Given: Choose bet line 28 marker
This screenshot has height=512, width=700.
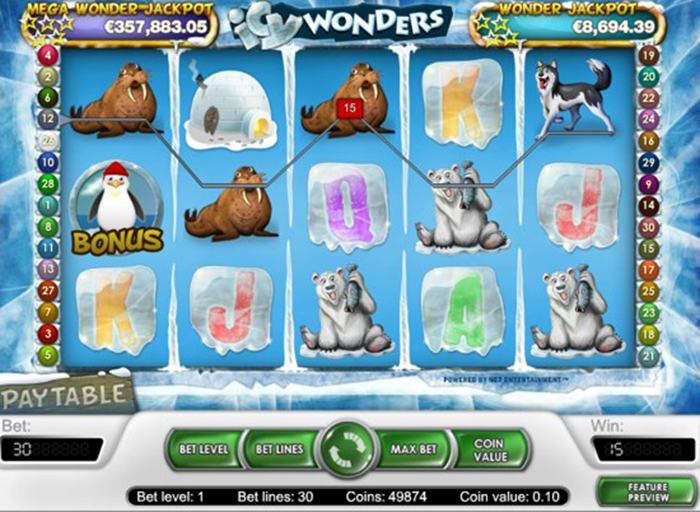Looking at the screenshot, I should point(48,182).
